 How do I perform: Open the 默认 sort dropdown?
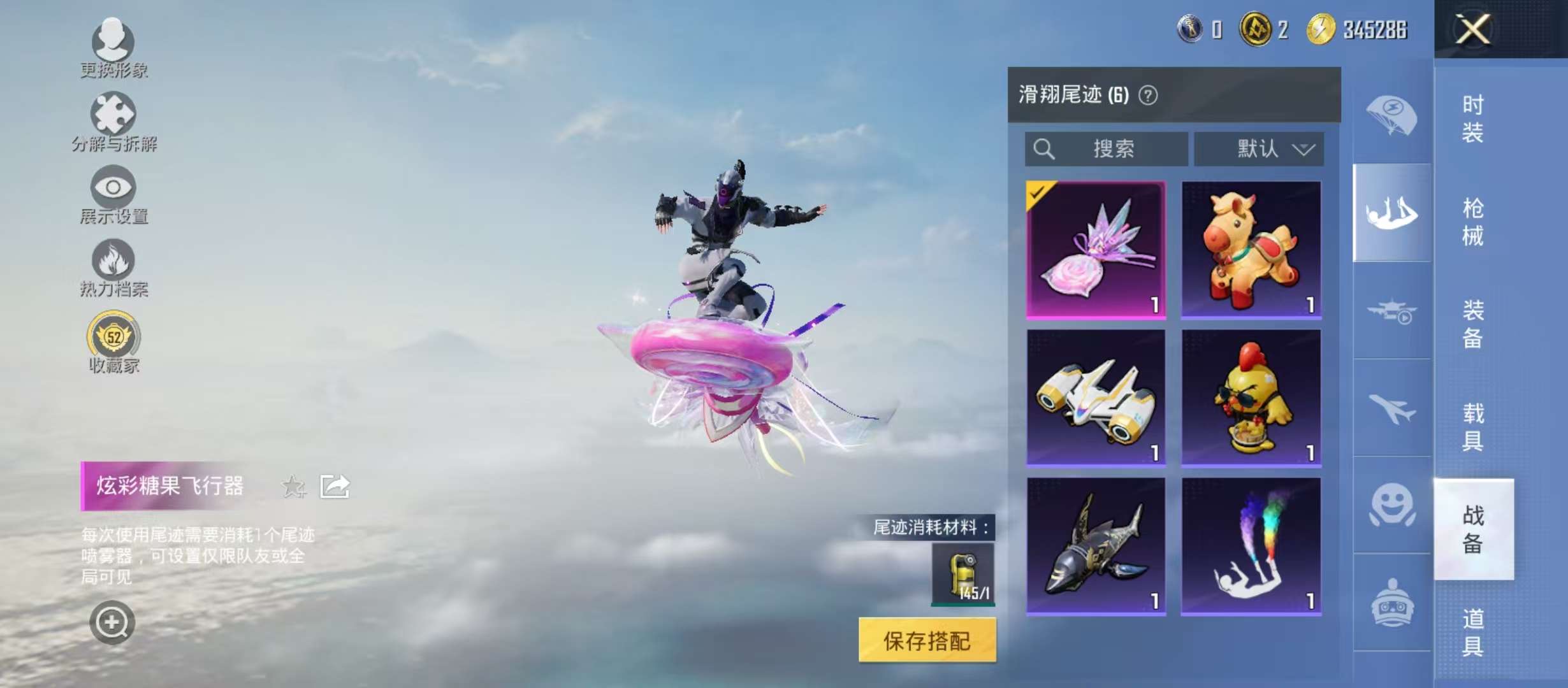1259,149
